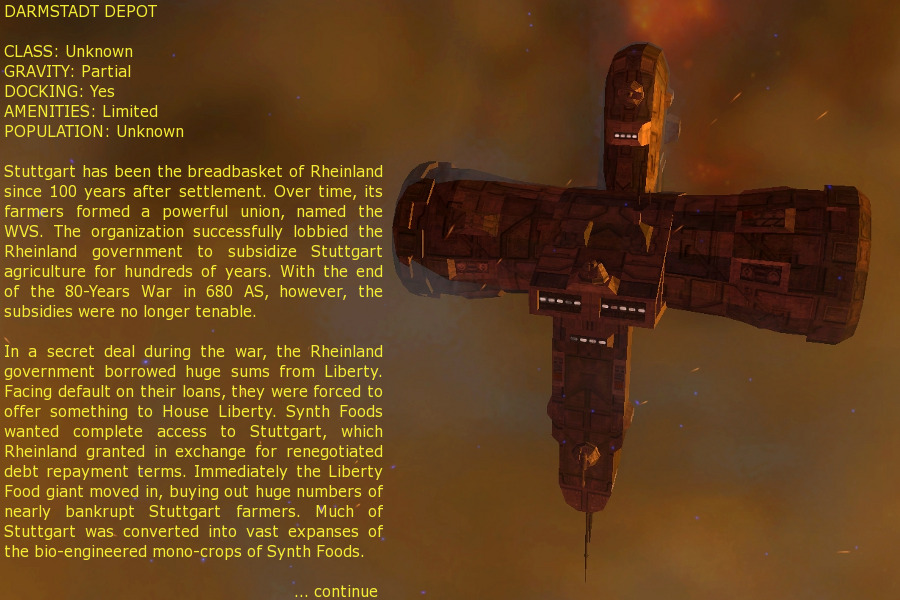
Task: Continue reading the Darmstadt Depot description
Action: [336, 591]
